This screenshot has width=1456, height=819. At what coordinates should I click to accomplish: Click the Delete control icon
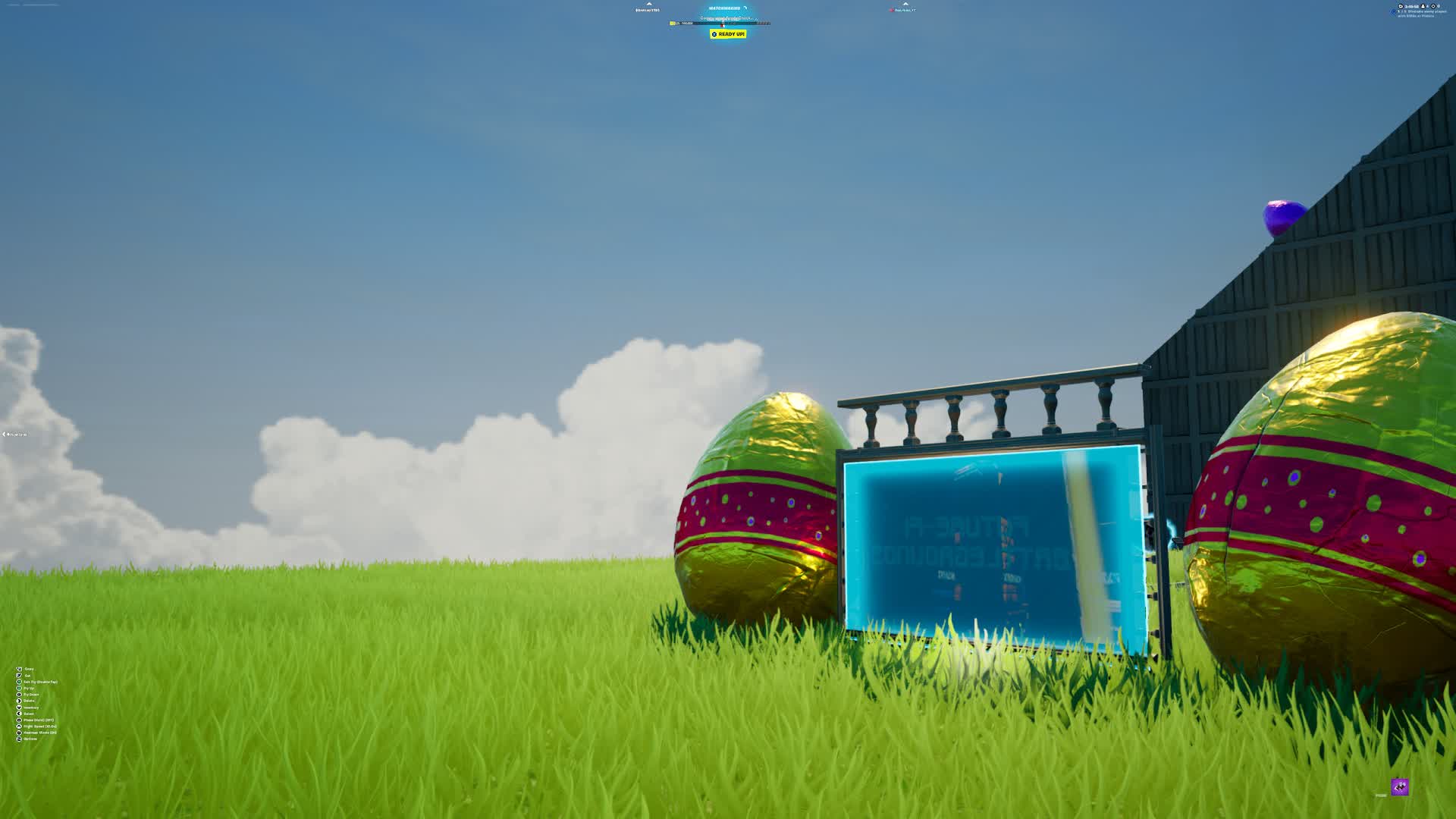[19, 701]
